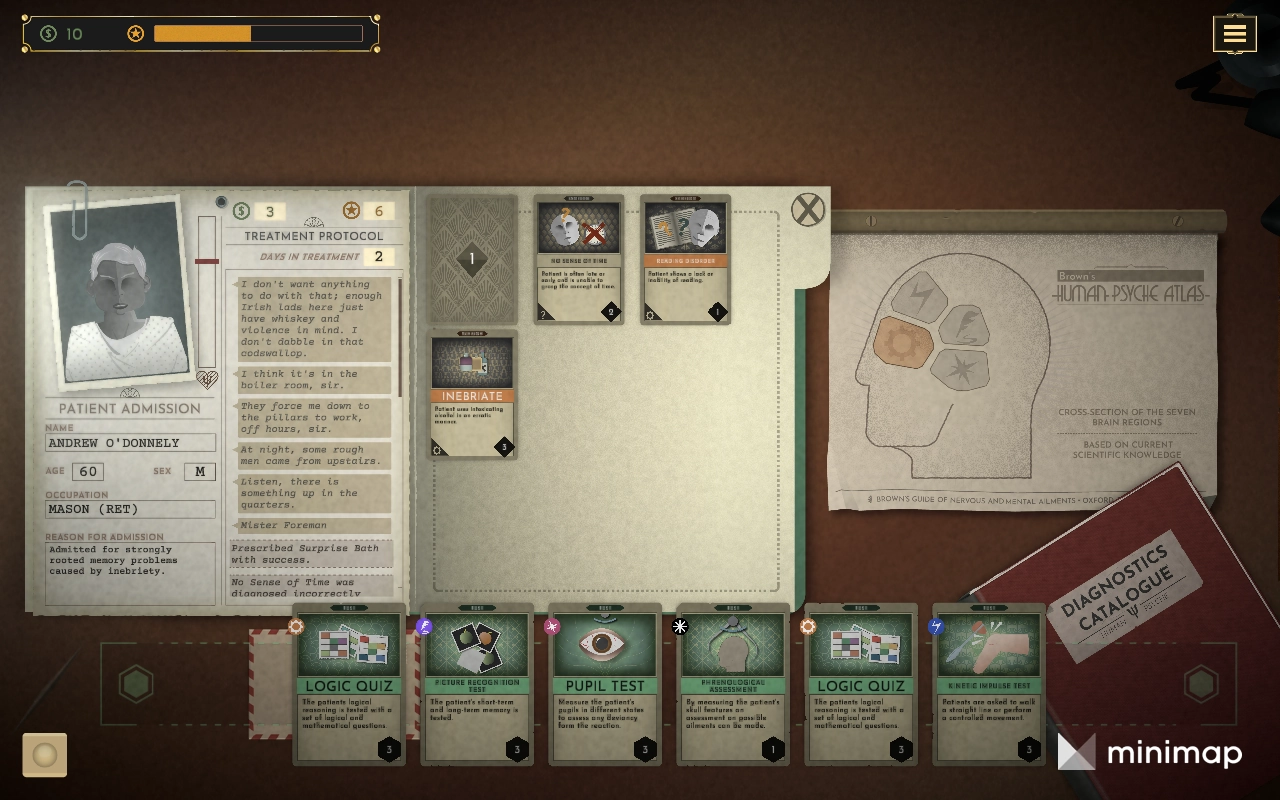
Task: Close the patient file with the X
Action: click(808, 210)
